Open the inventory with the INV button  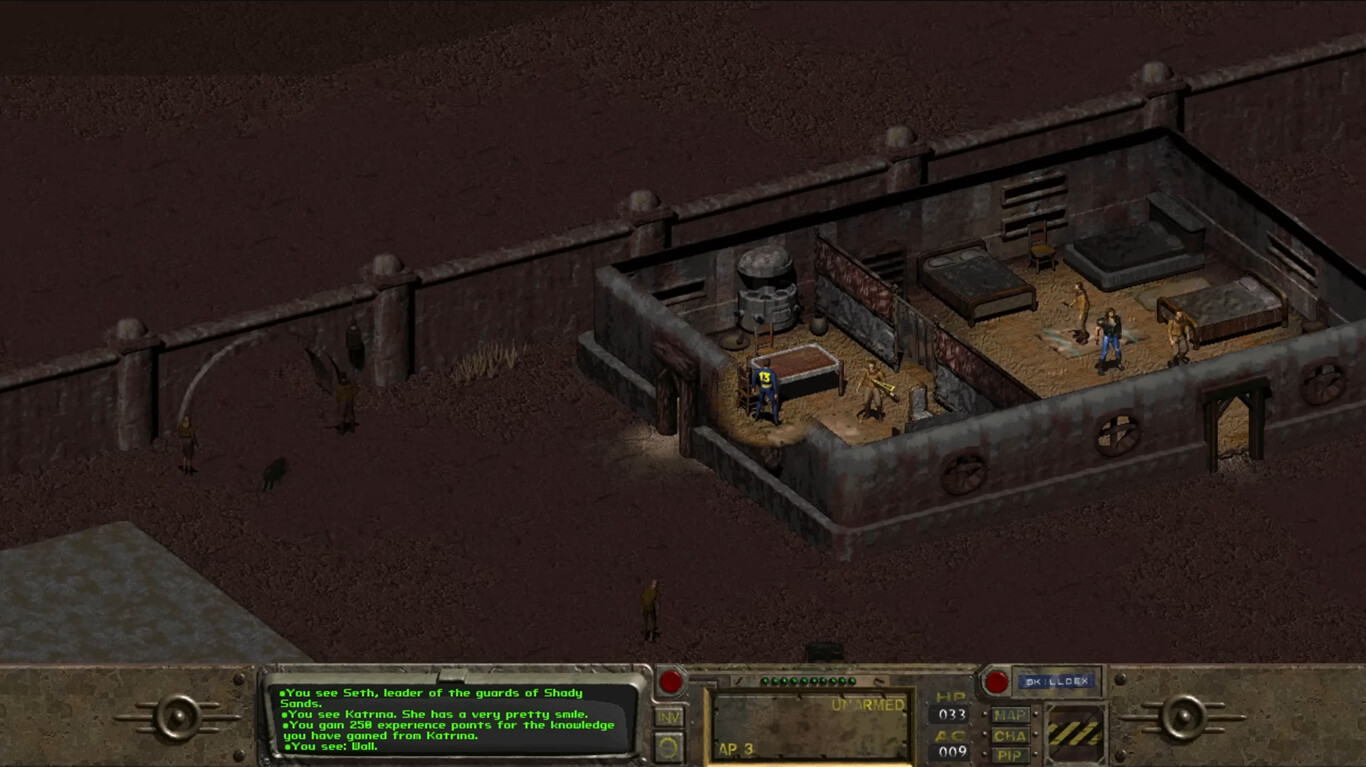tap(669, 717)
